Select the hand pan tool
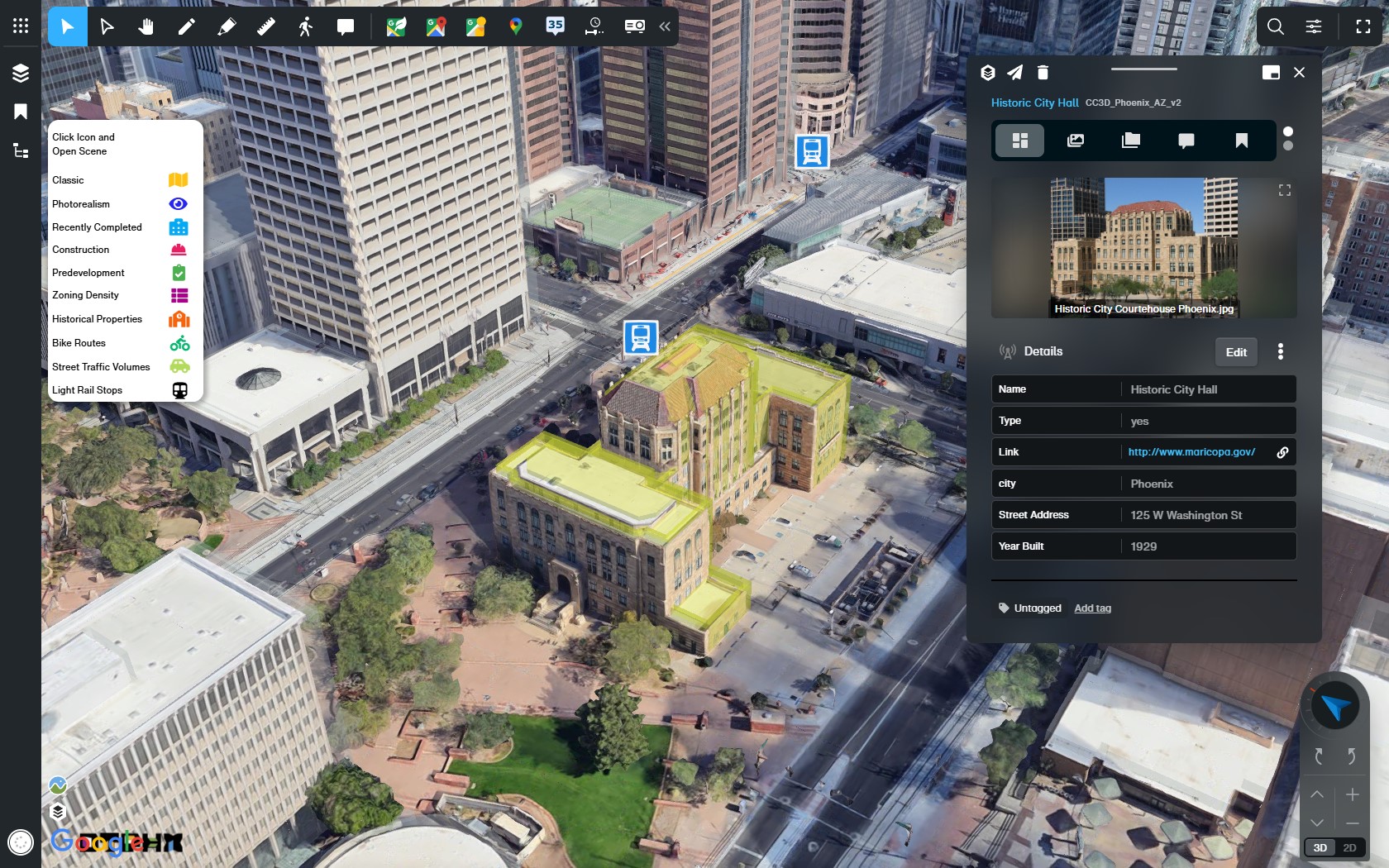The height and width of the screenshot is (868, 1389). point(146,26)
